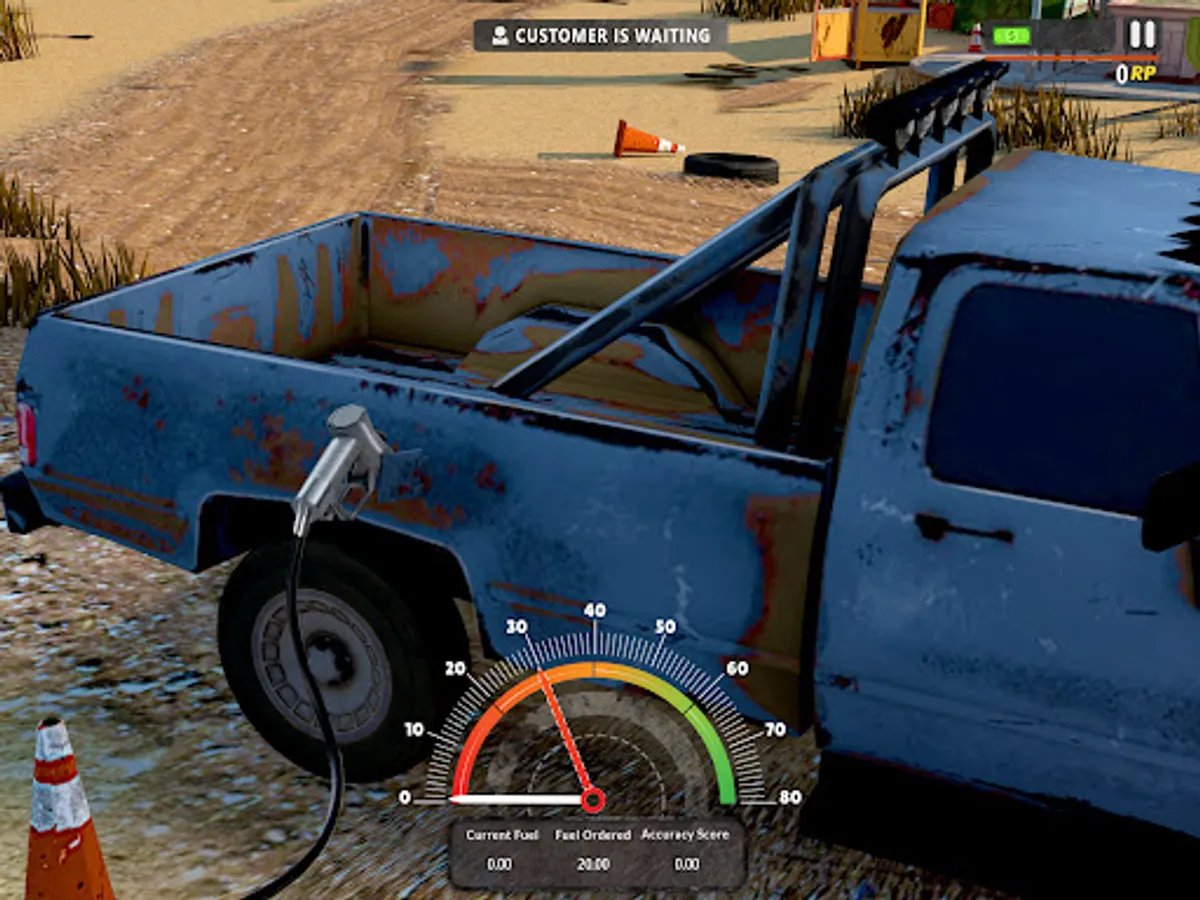Screen dimensions: 1200x900
Task: Click the Customer Is Waiting notification banner
Action: coord(600,36)
